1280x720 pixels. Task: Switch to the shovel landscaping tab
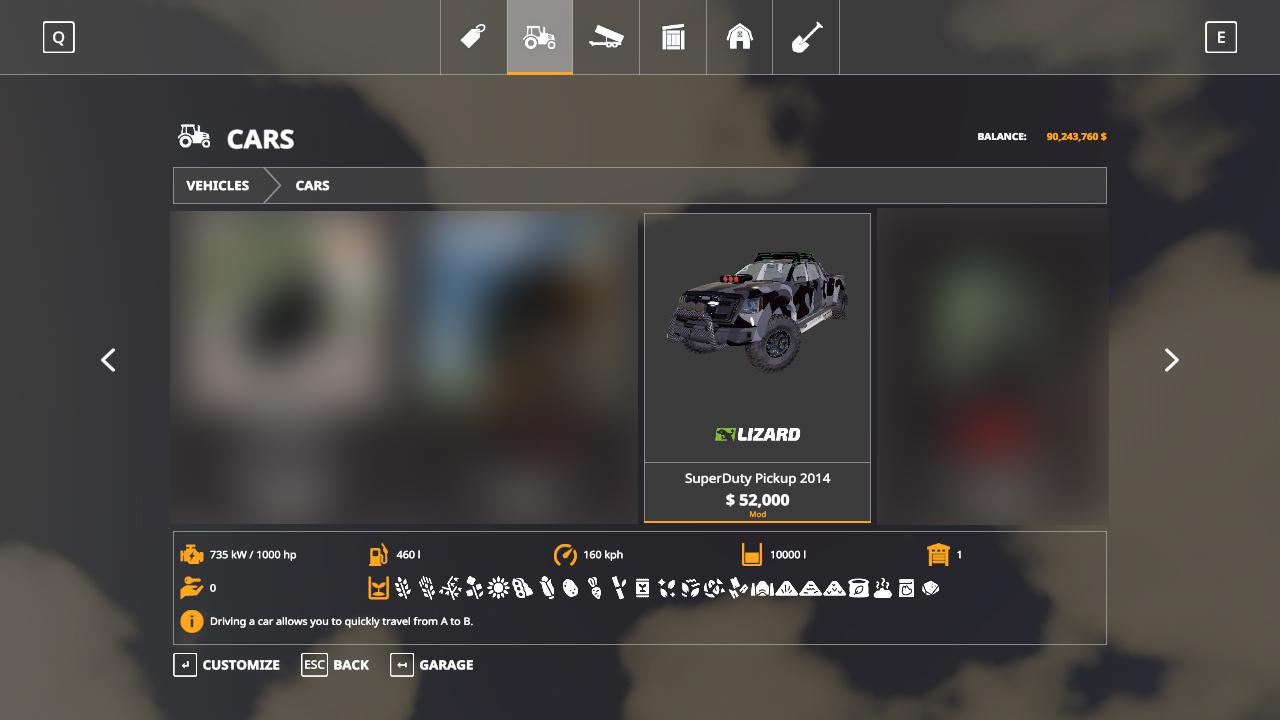[x=806, y=37]
